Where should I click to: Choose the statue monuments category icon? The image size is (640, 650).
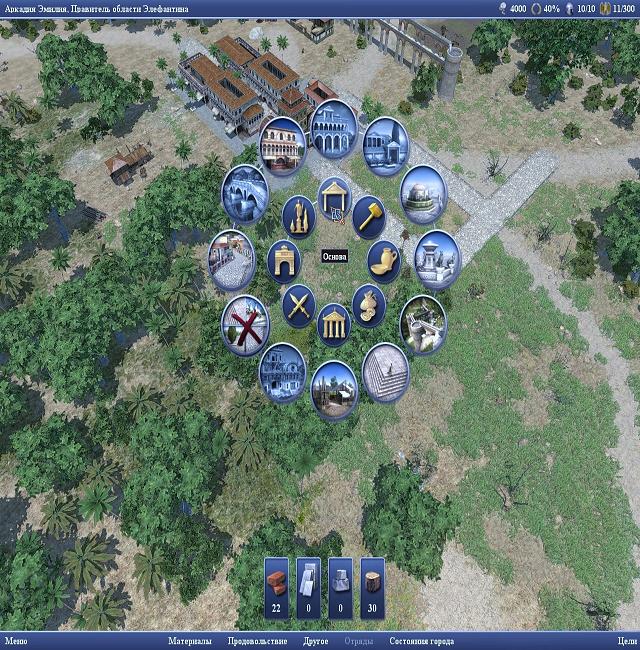298,214
